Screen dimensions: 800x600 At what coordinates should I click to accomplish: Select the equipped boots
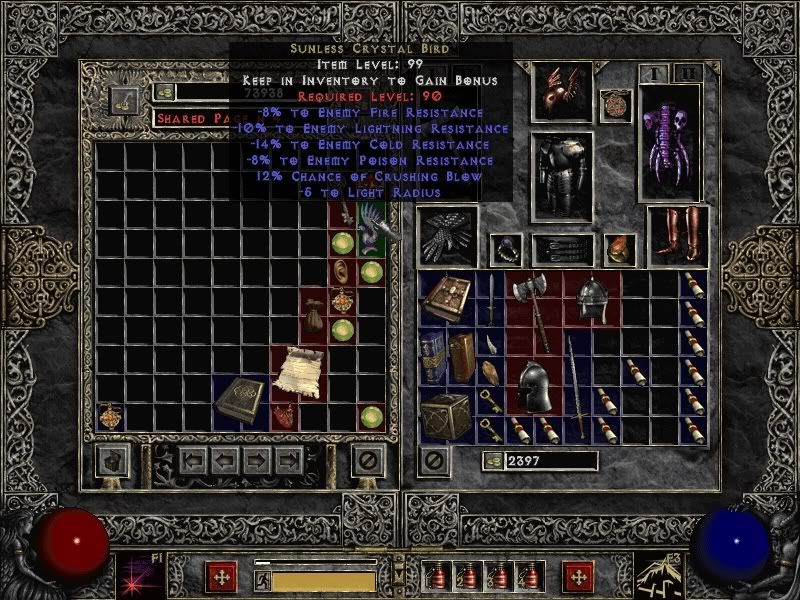pos(677,236)
